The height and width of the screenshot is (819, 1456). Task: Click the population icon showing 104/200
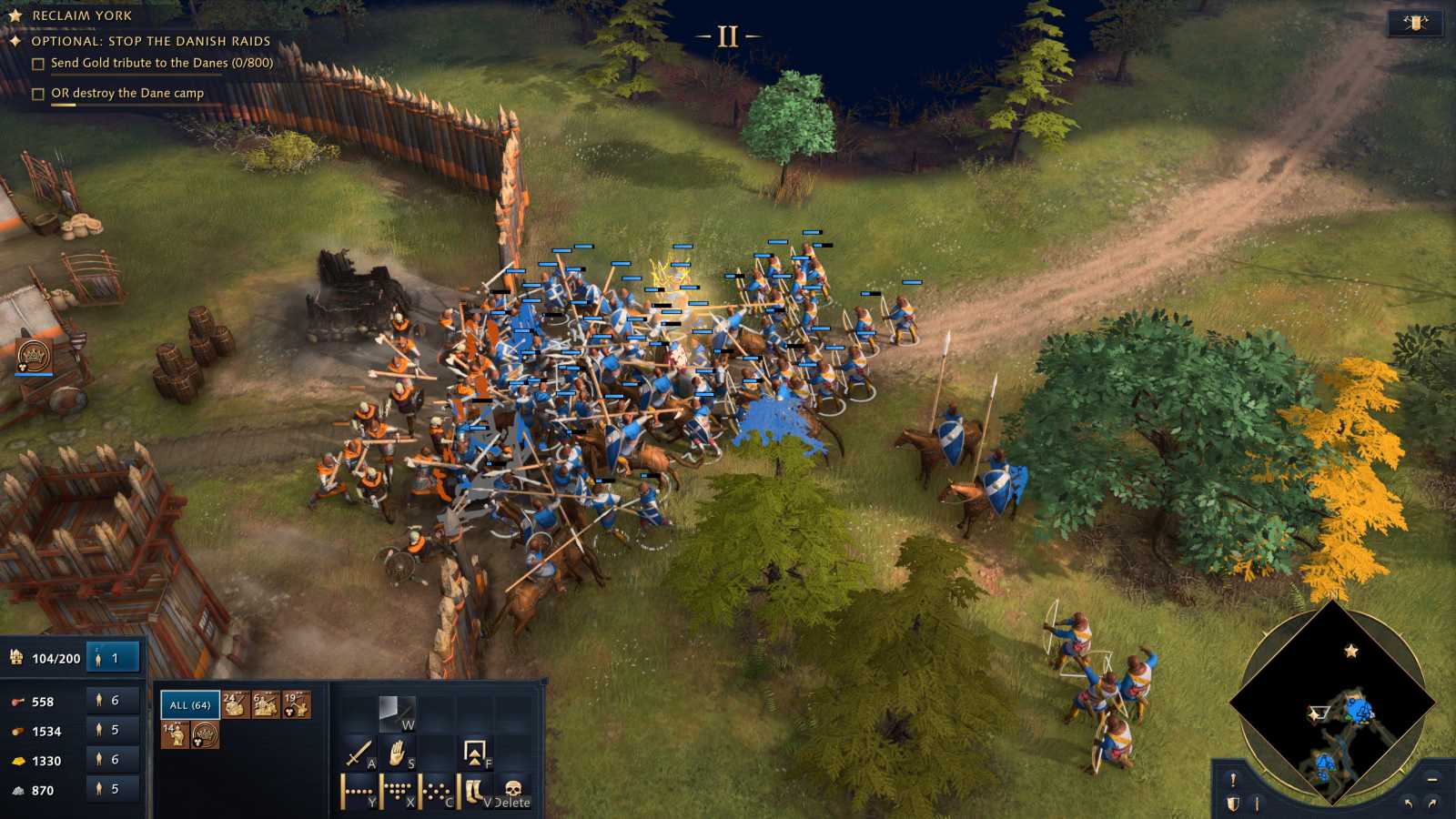tap(15, 658)
